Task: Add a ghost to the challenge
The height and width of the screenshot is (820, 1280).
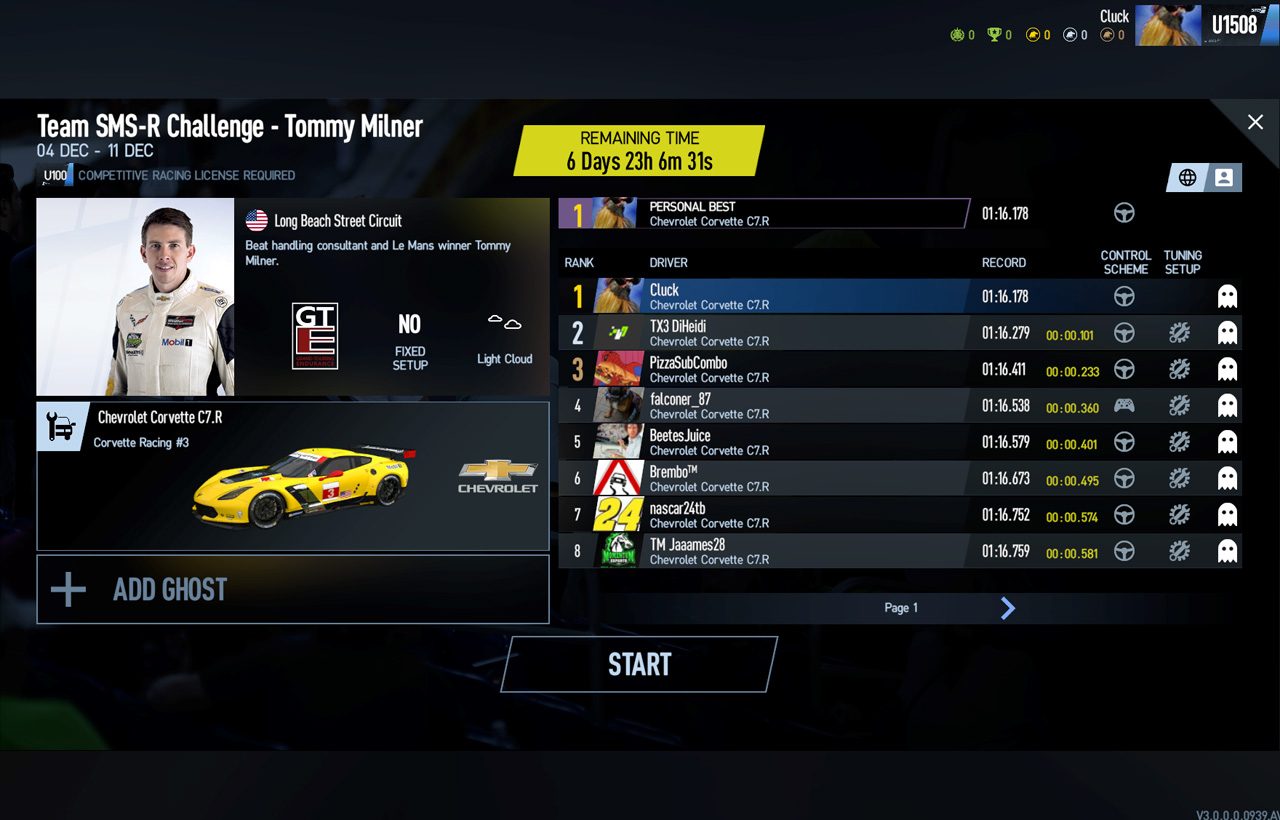Action: pyautogui.click(x=292, y=590)
